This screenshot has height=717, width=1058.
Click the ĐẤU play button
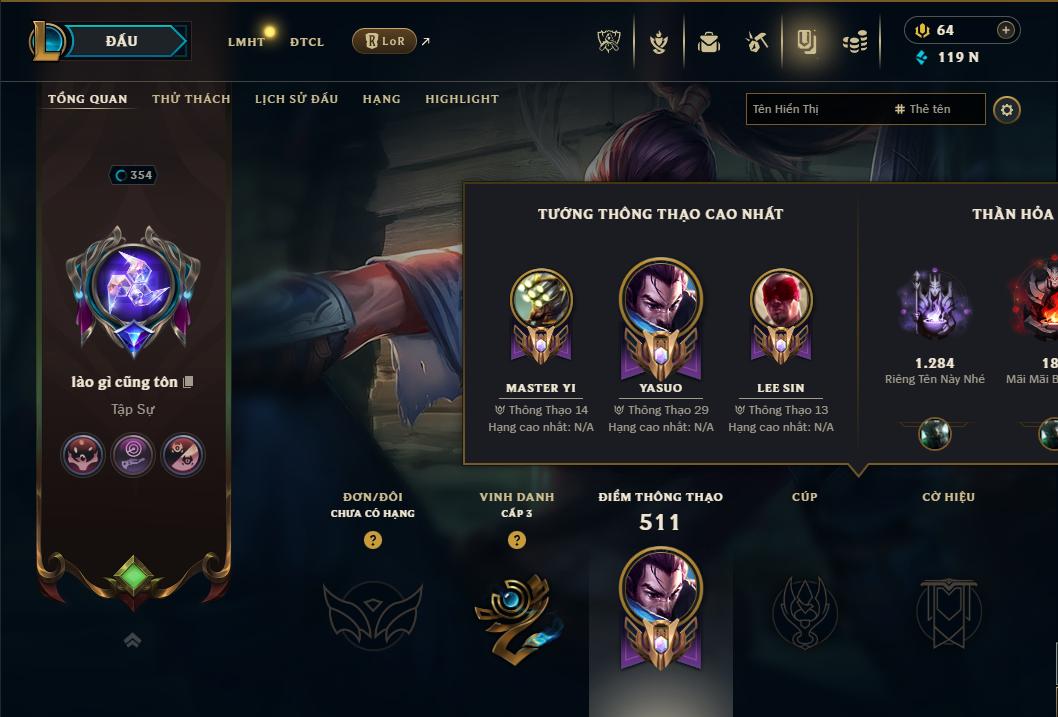[120, 41]
